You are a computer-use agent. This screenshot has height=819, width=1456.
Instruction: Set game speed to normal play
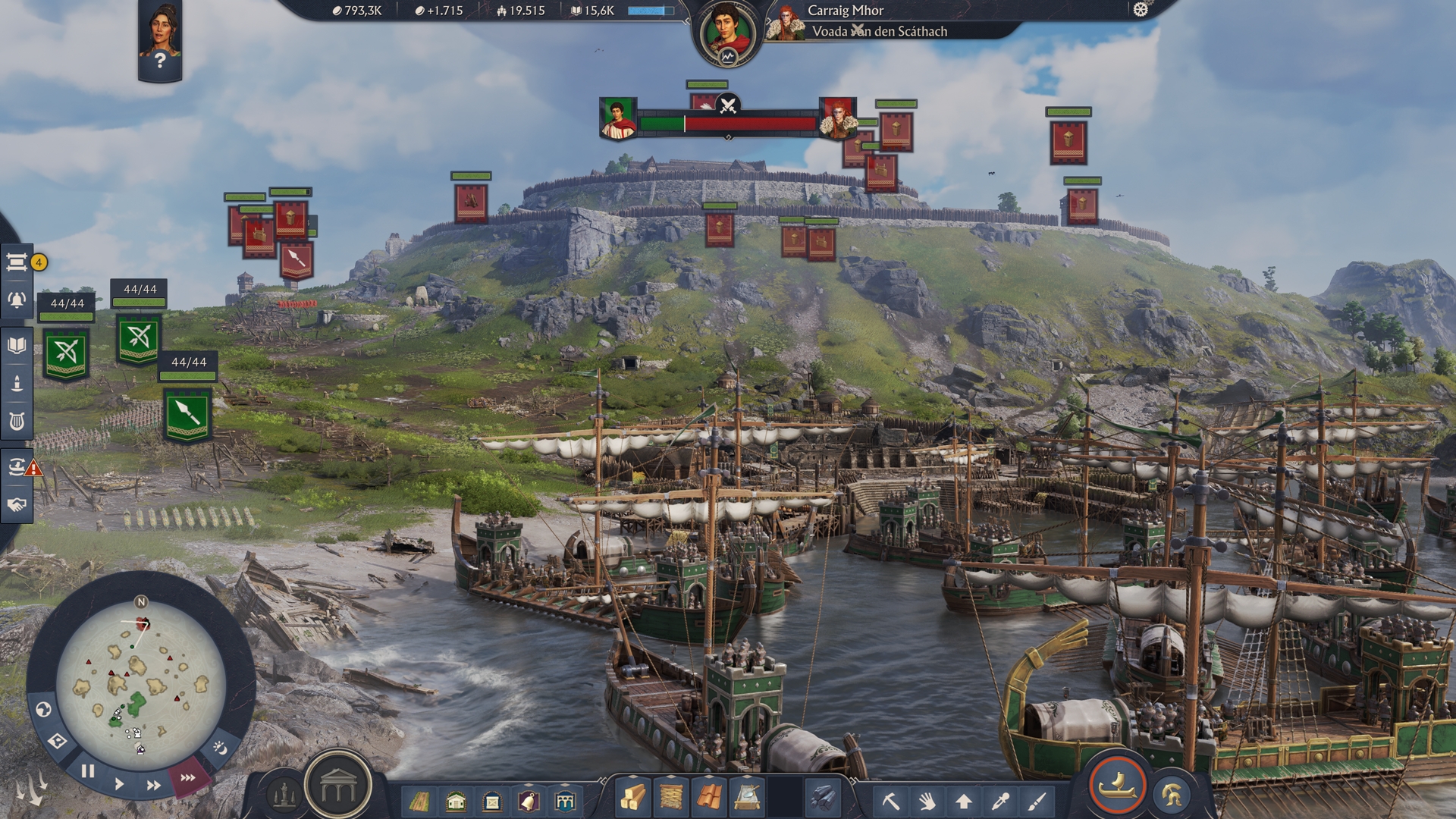(x=119, y=783)
